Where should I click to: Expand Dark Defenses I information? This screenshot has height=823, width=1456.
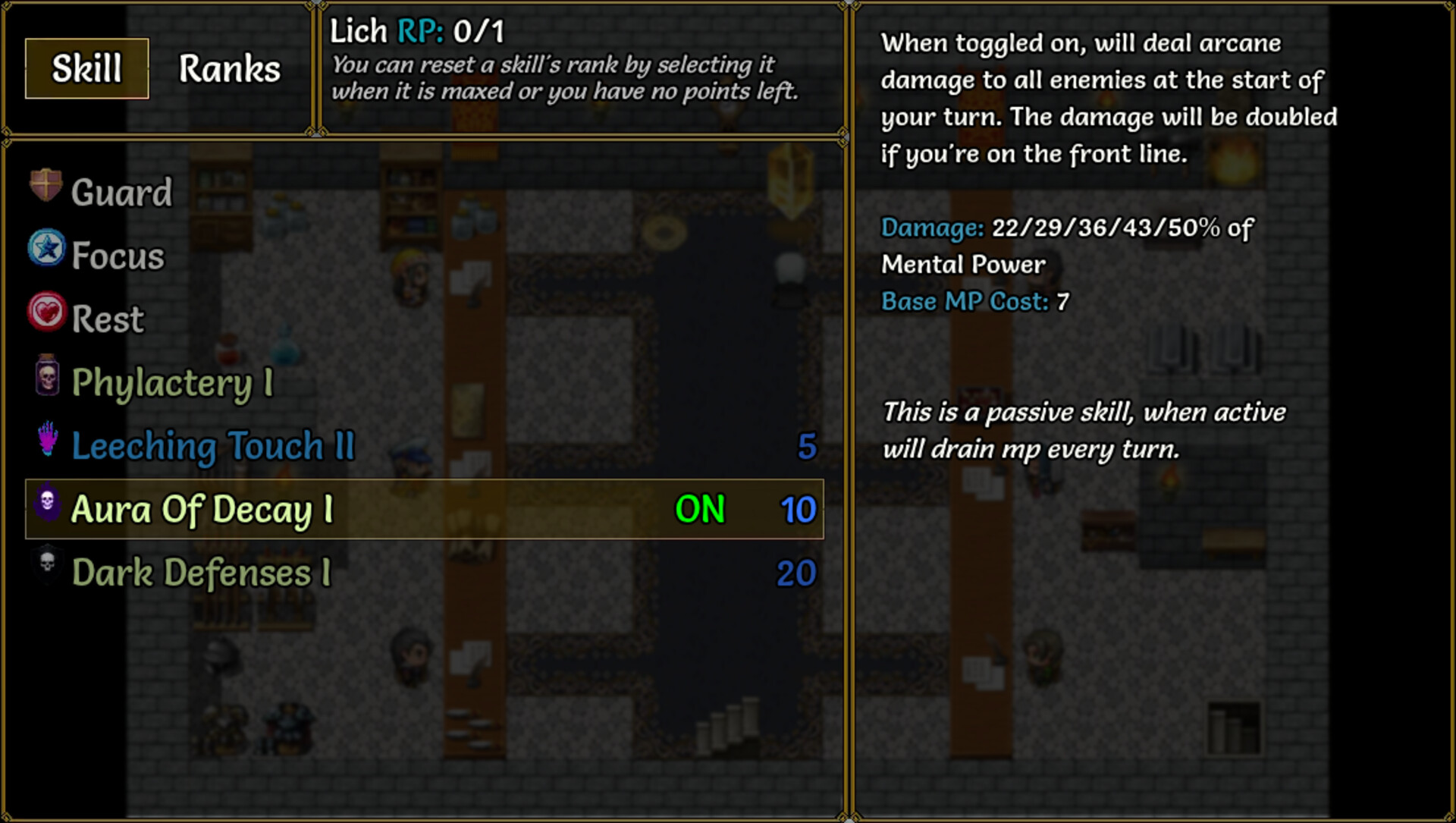[x=201, y=573]
